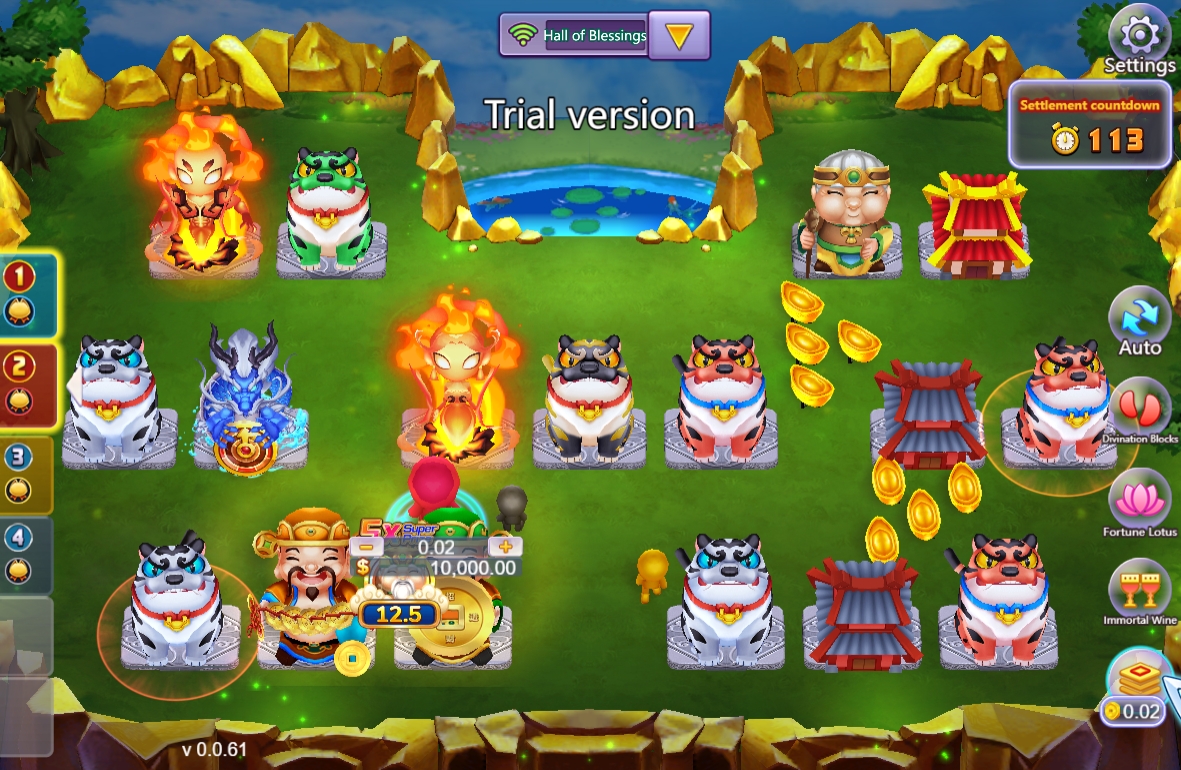Activate the Immortal Wine item
Image resolution: width=1181 pixels, height=770 pixels.
point(1140,590)
